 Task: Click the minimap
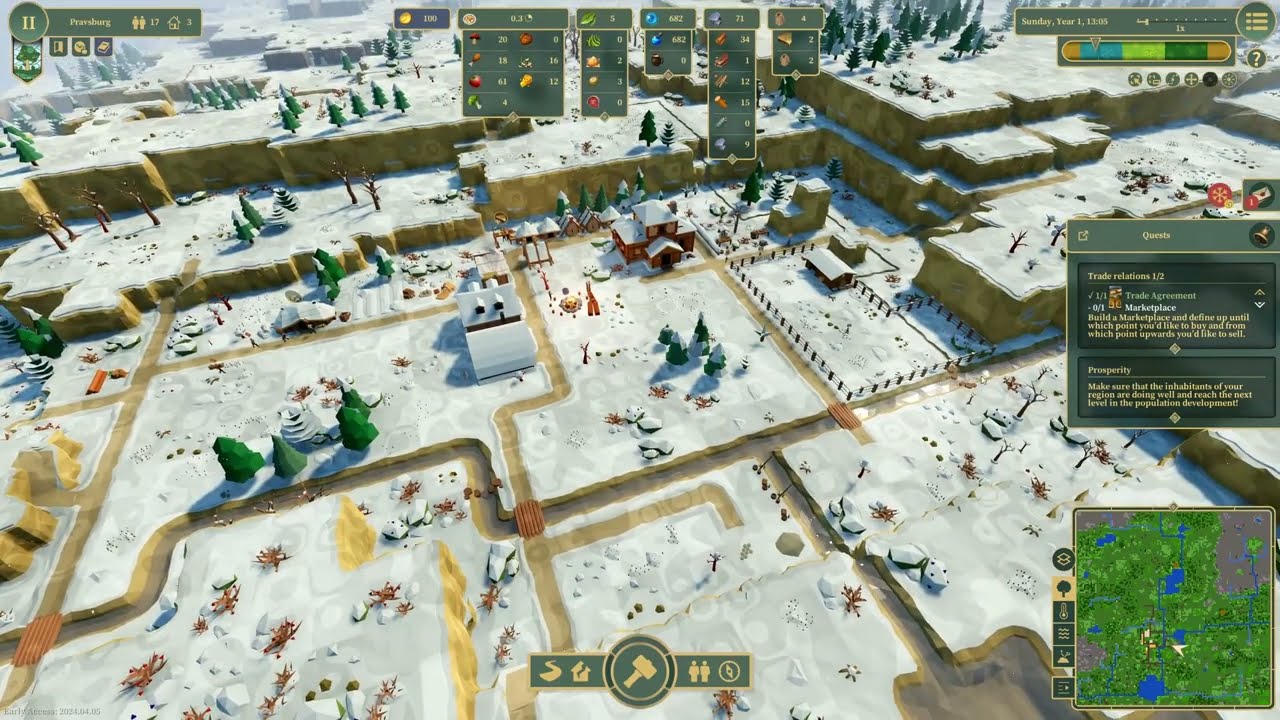point(1159,606)
